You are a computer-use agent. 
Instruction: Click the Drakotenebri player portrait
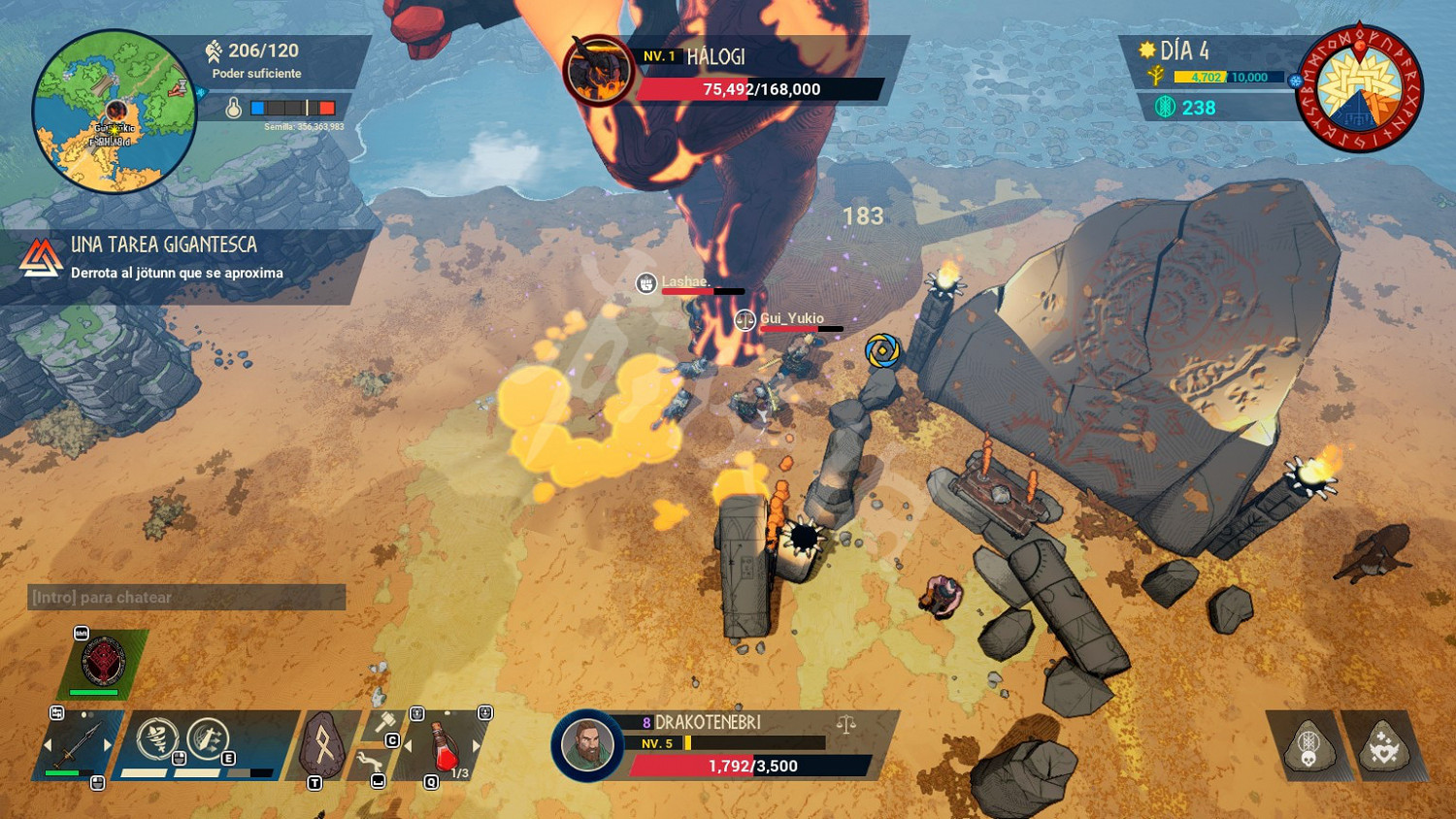(588, 745)
